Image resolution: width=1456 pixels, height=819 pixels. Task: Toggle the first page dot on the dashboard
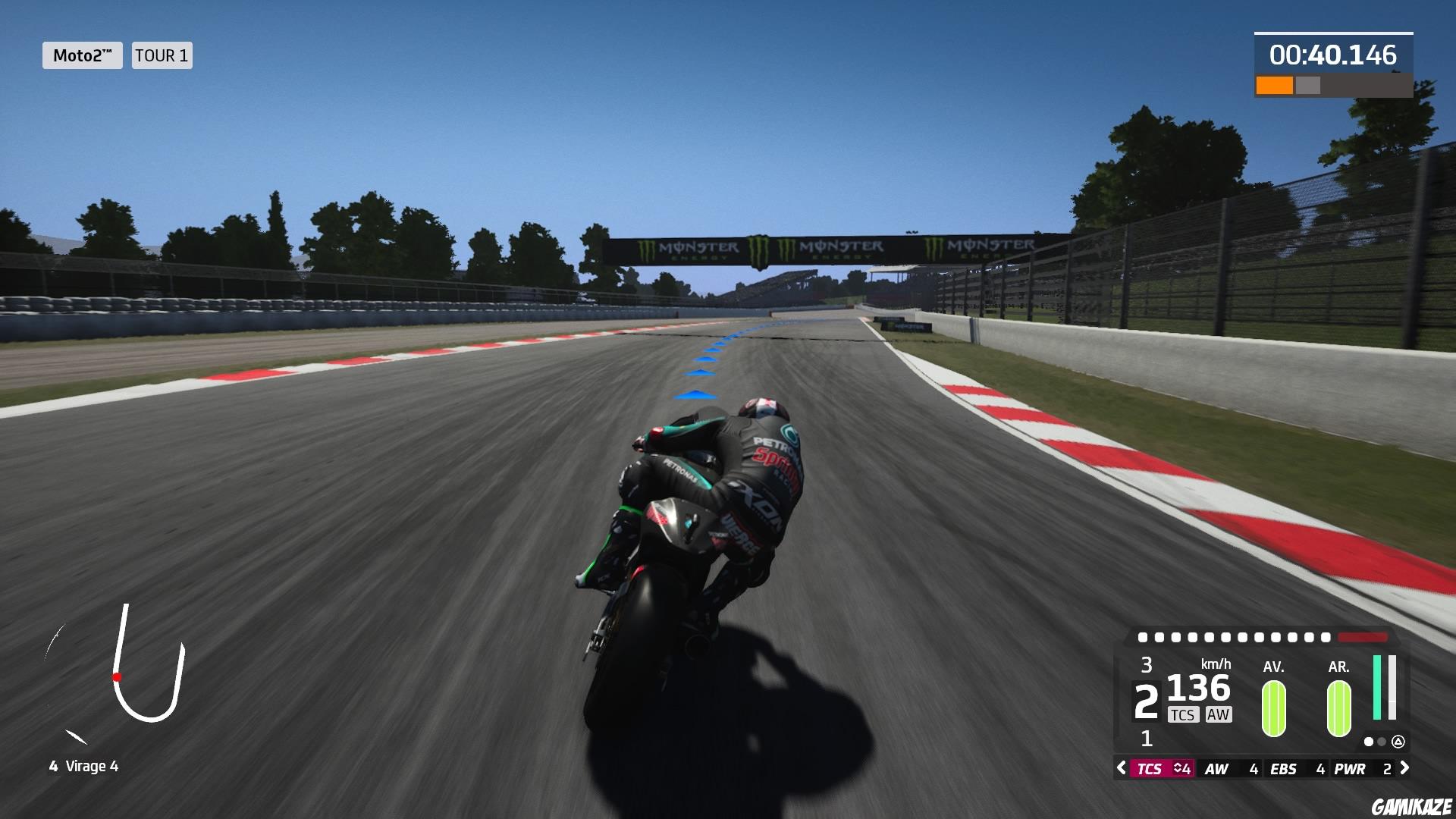pyautogui.click(x=1369, y=742)
